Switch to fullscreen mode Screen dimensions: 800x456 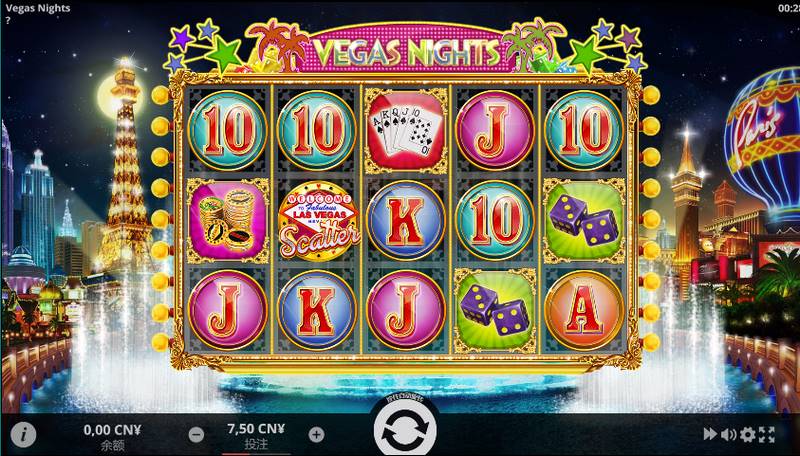(767, 434)
